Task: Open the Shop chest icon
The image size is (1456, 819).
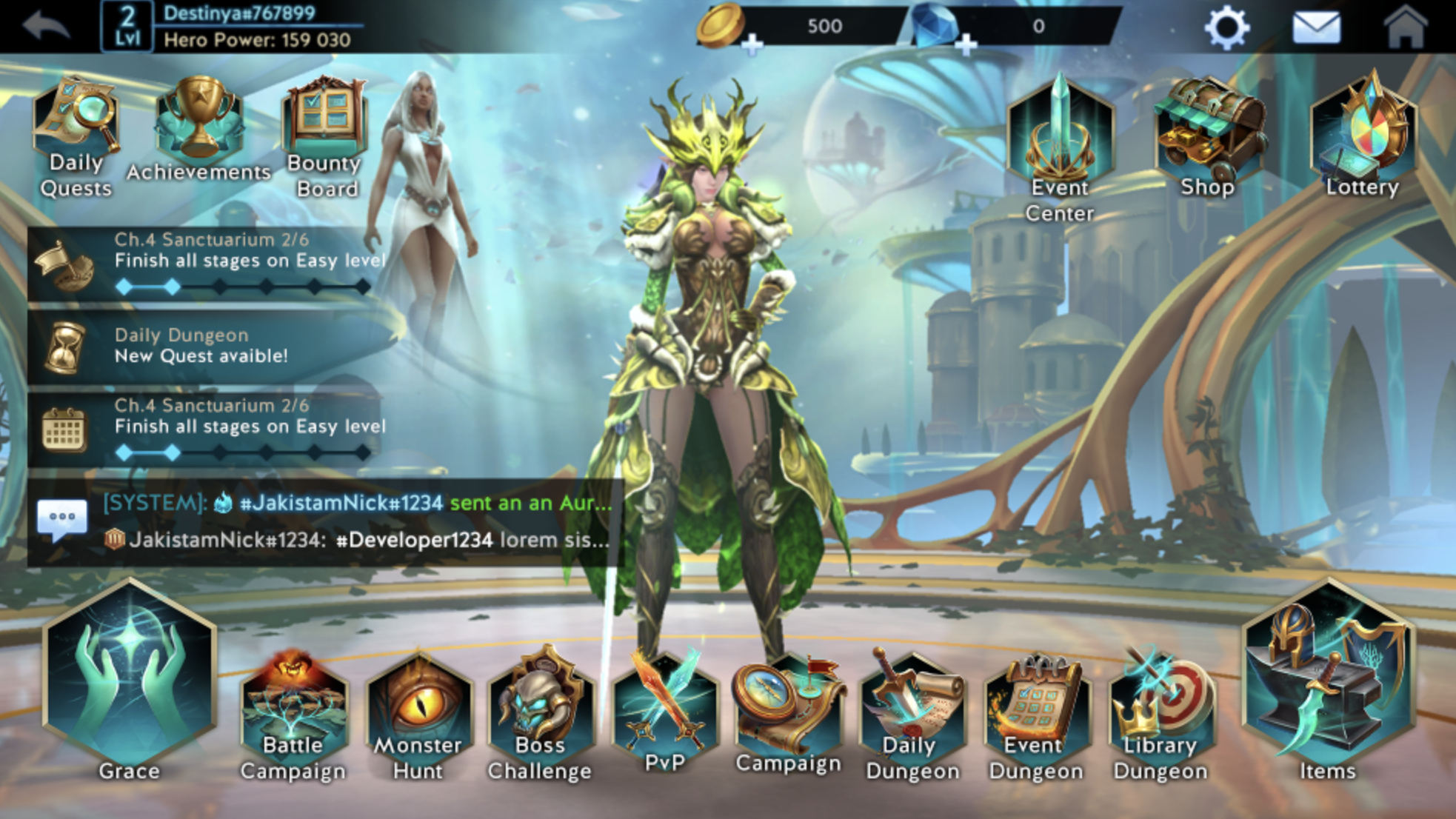Action: point(1207,126)
